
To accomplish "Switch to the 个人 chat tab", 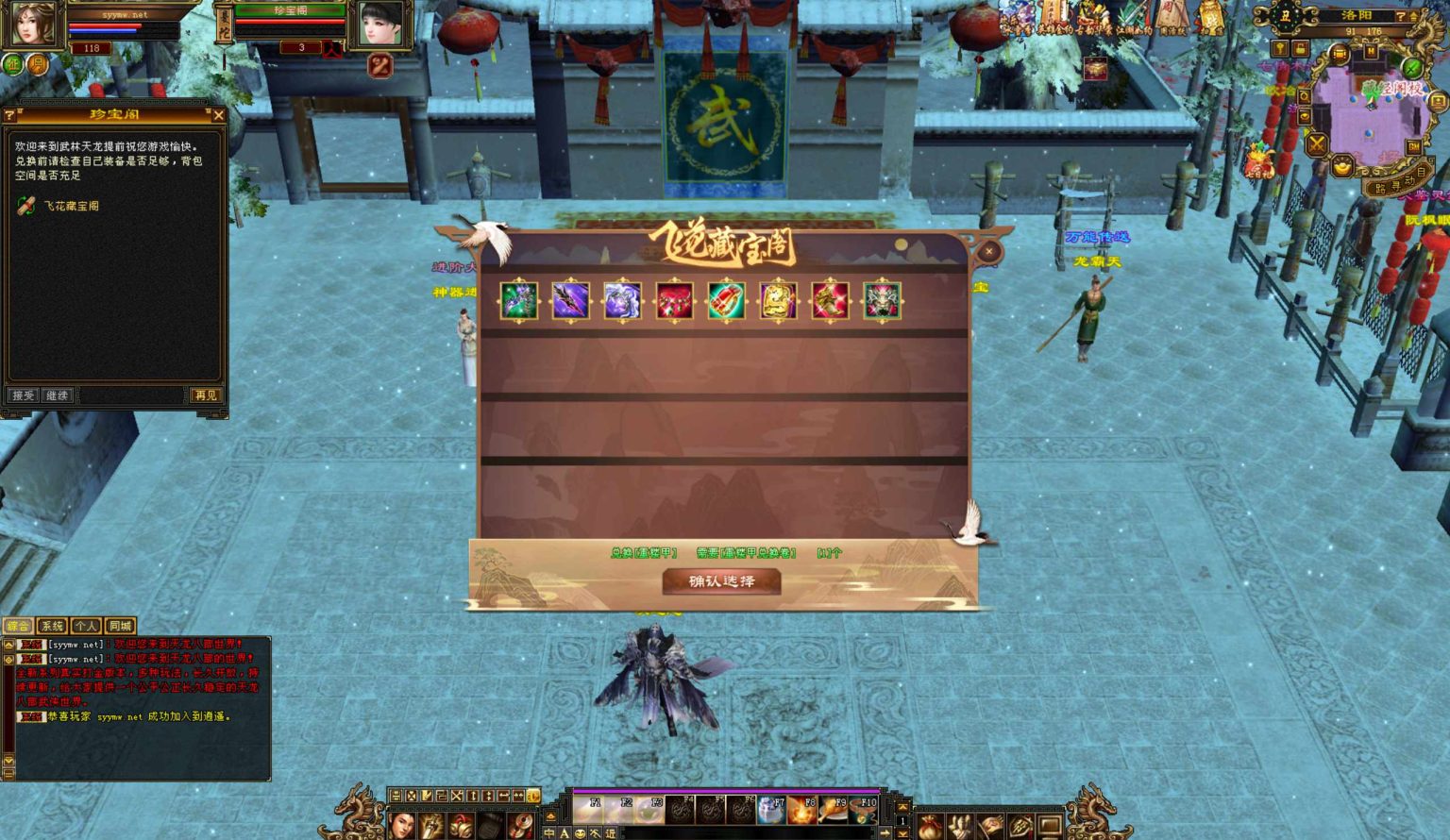I will pyautogui.click(x=86, y=626).
